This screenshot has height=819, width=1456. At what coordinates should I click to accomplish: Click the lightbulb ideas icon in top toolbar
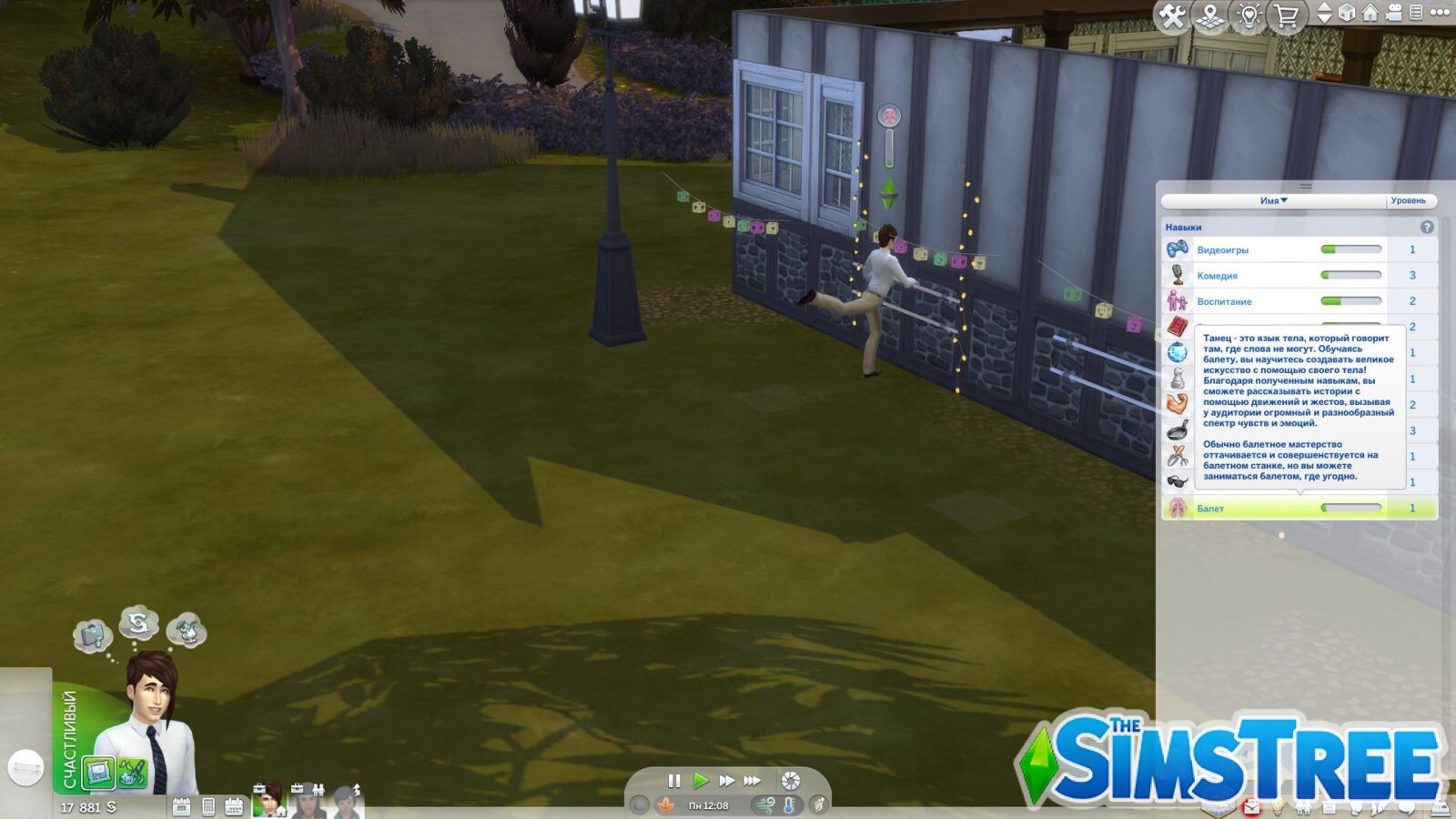pyautogui.click(x=1250, y=15)
